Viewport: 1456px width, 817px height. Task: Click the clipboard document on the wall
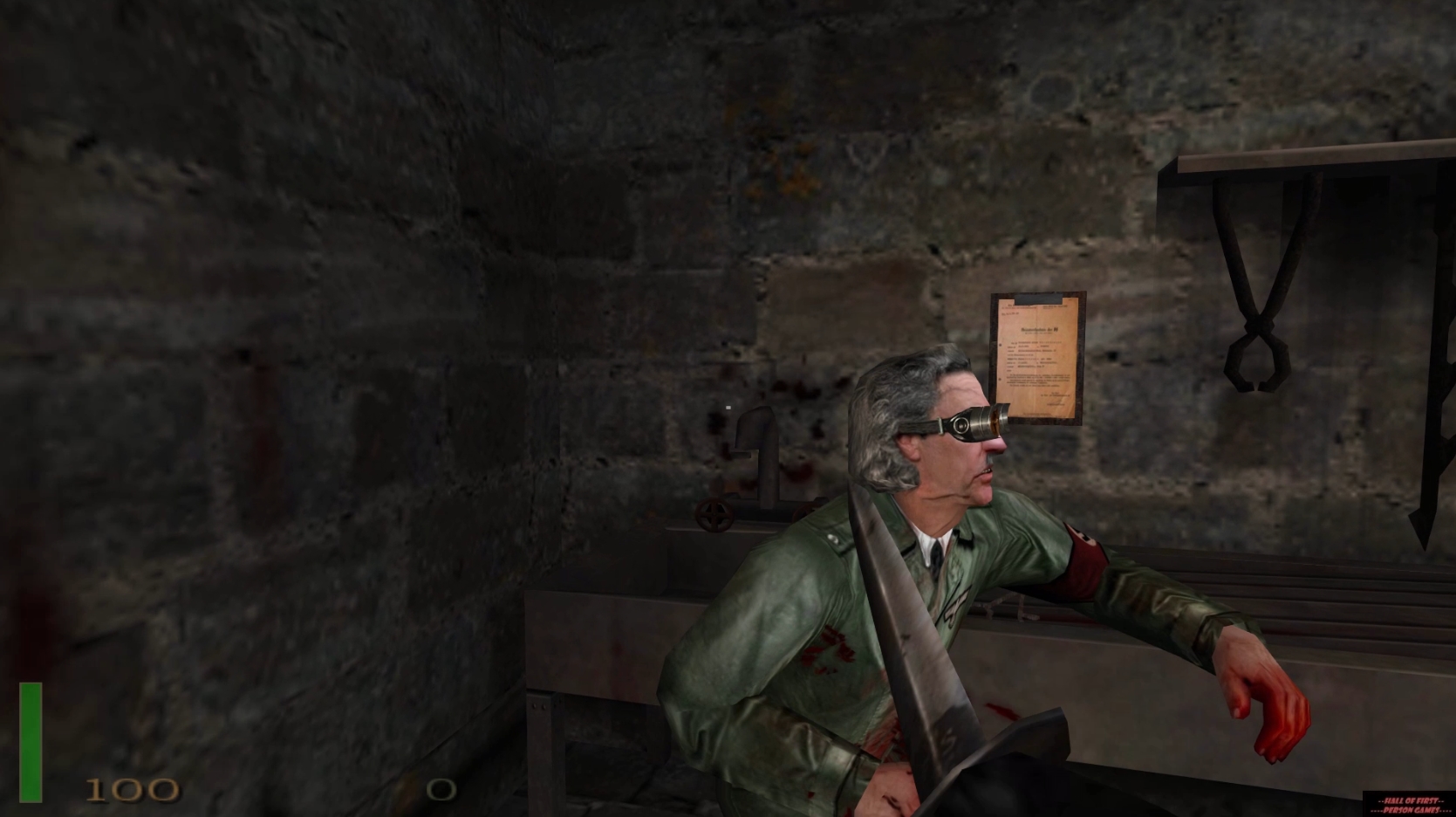coord(1040,358)
